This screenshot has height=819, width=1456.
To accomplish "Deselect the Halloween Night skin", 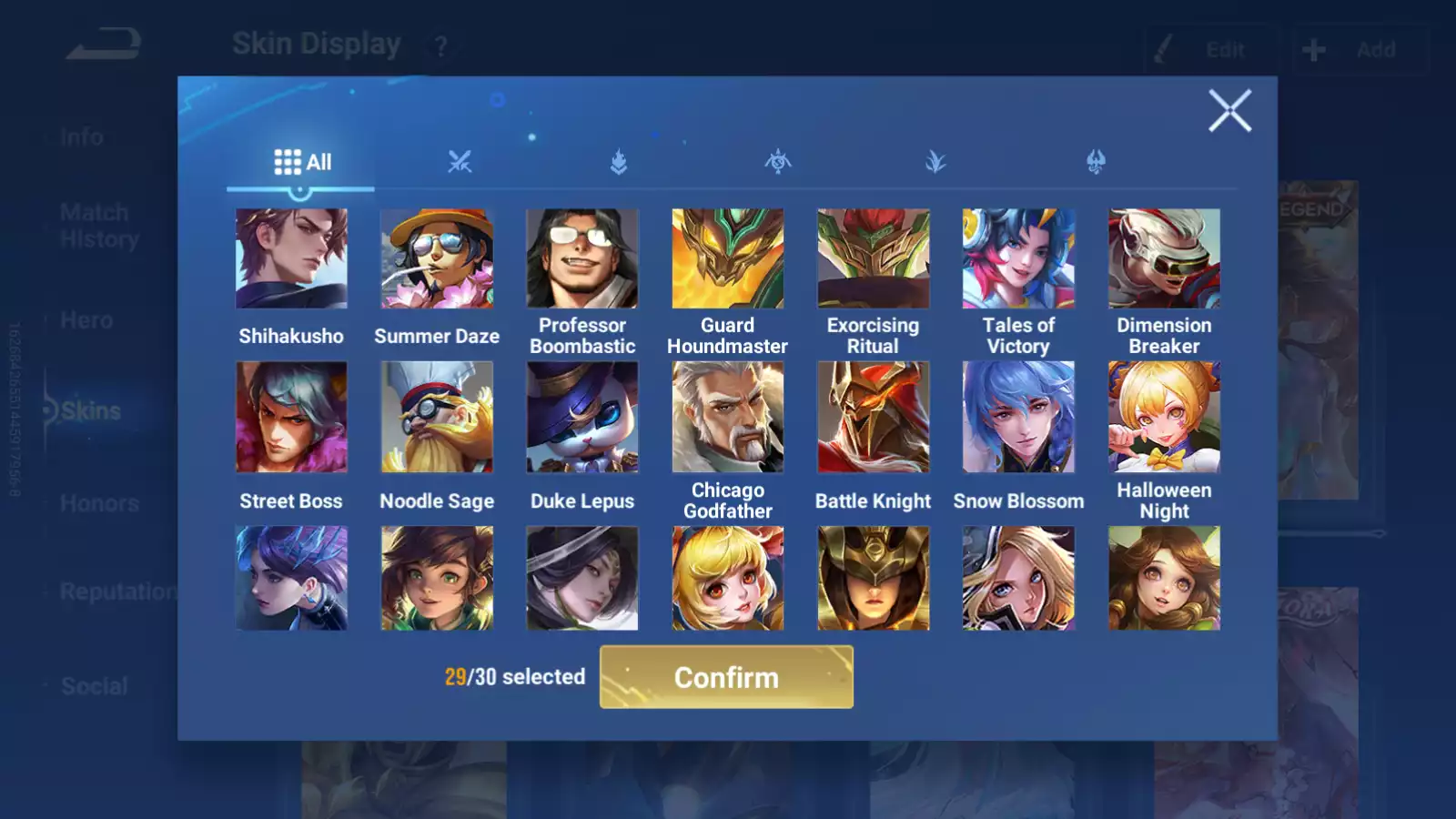I will coord(1164,417).
